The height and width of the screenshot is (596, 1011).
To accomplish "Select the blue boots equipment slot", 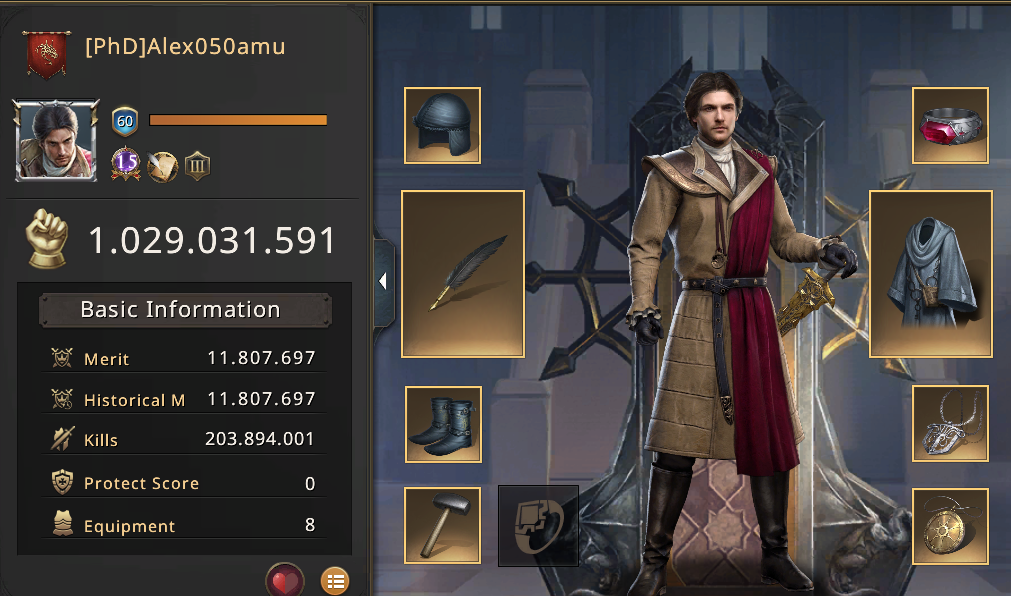I will coord(443,424).
